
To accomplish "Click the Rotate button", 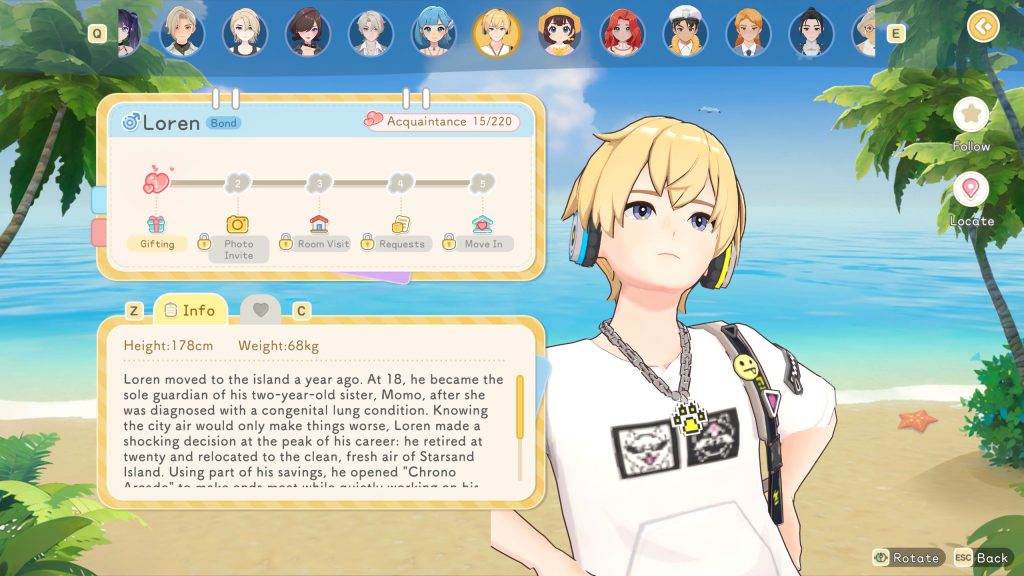I will (x=907, y=557).
